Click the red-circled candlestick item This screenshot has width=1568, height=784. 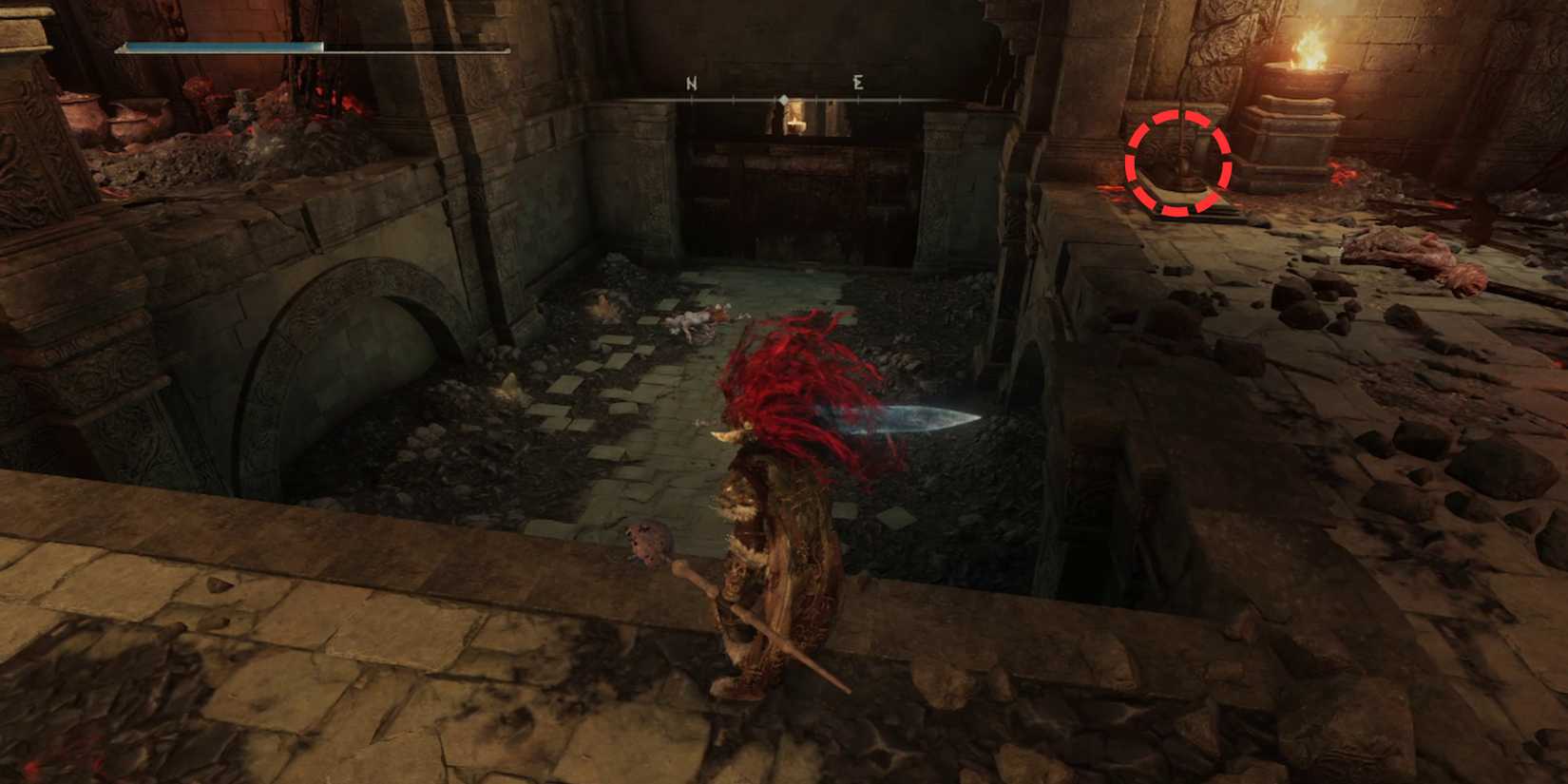1181,162
